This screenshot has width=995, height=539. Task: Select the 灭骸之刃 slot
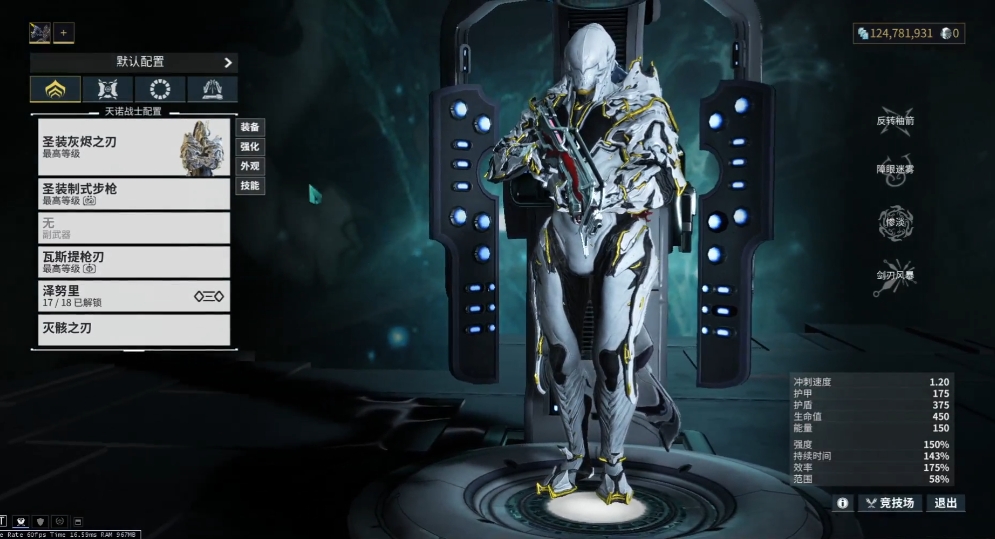(x=134, y=329)
